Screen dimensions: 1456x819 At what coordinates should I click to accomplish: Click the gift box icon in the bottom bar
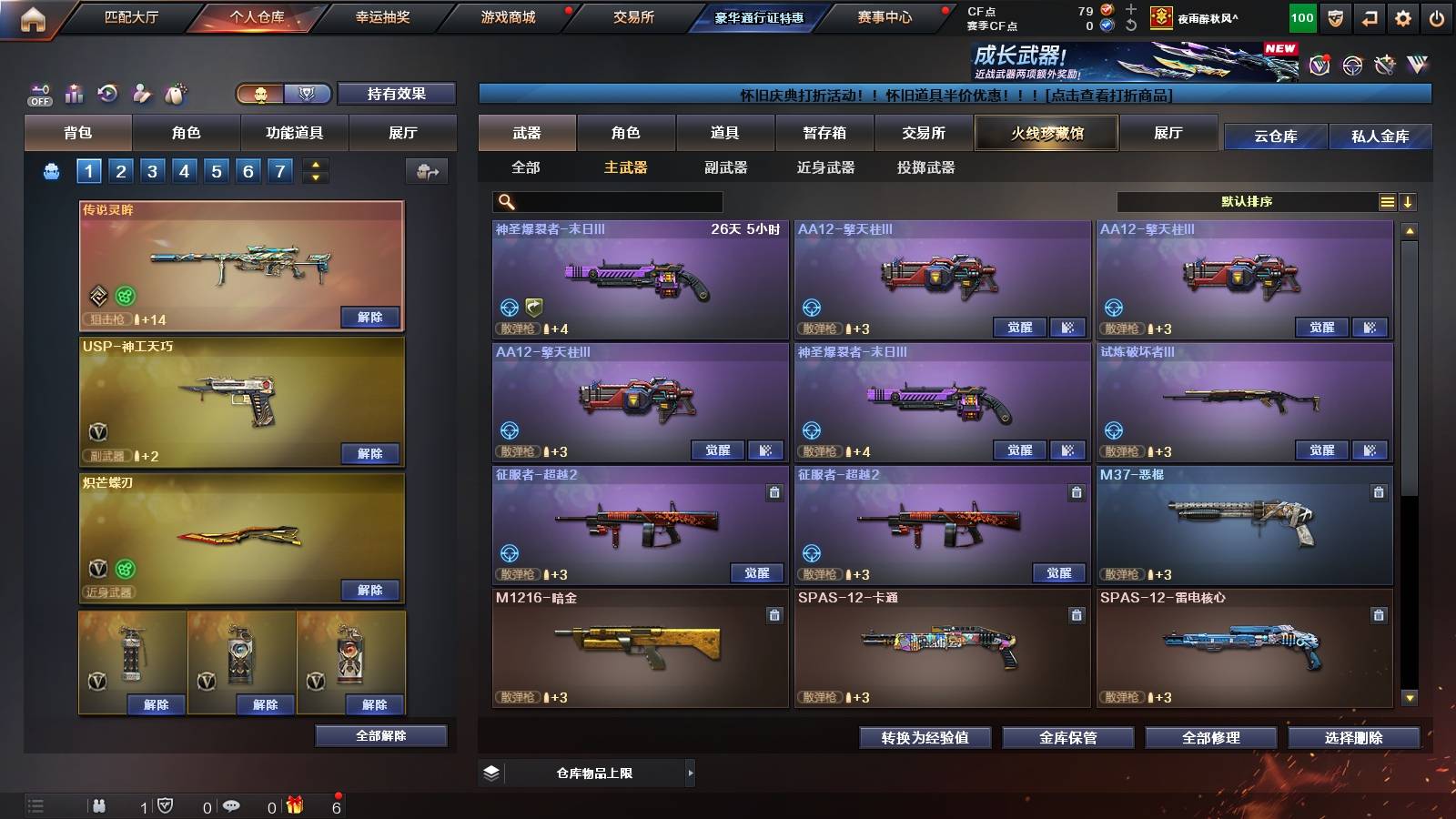tap(296, 805)
